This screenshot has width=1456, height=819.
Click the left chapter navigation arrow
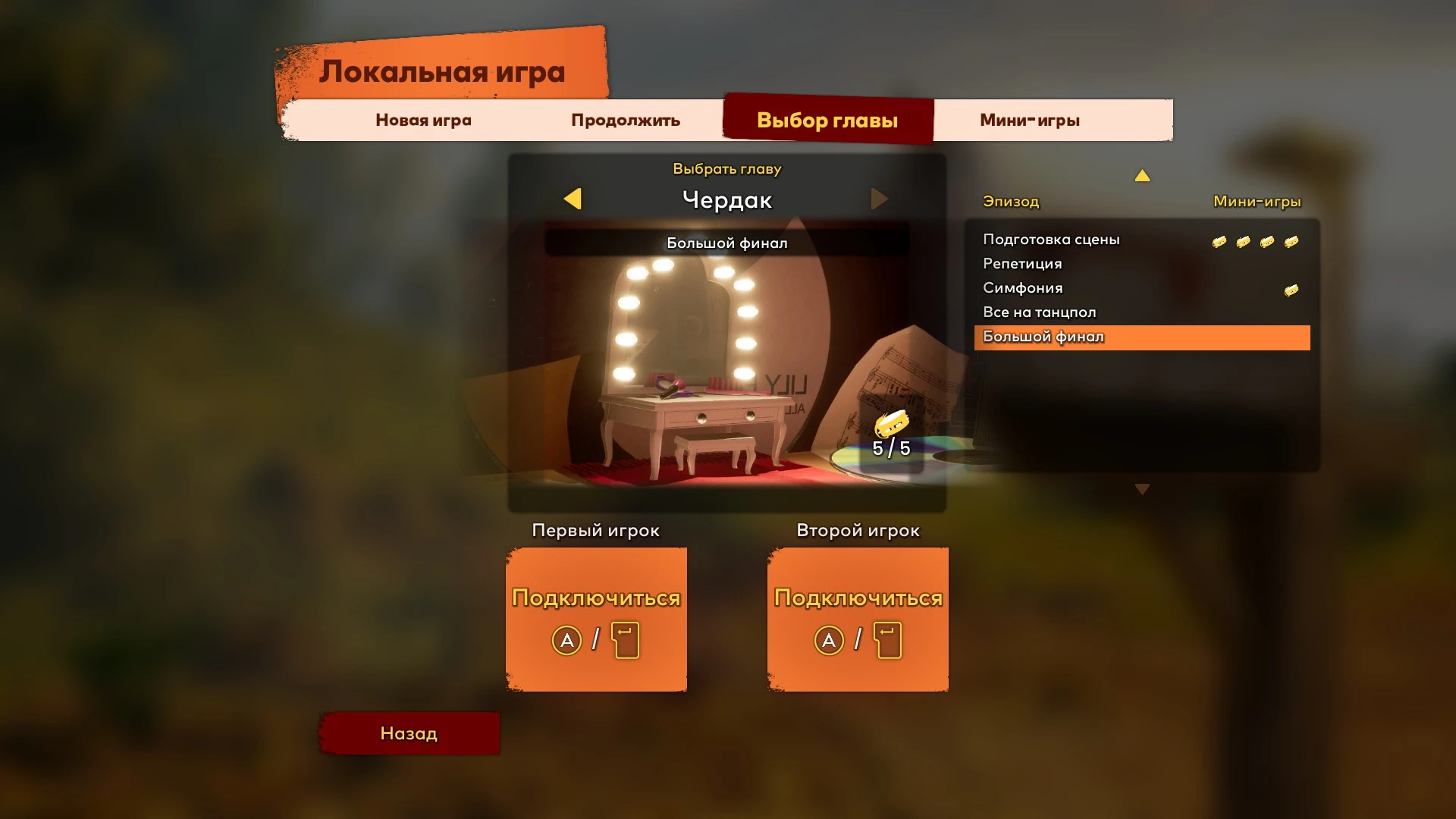point(574,199)
